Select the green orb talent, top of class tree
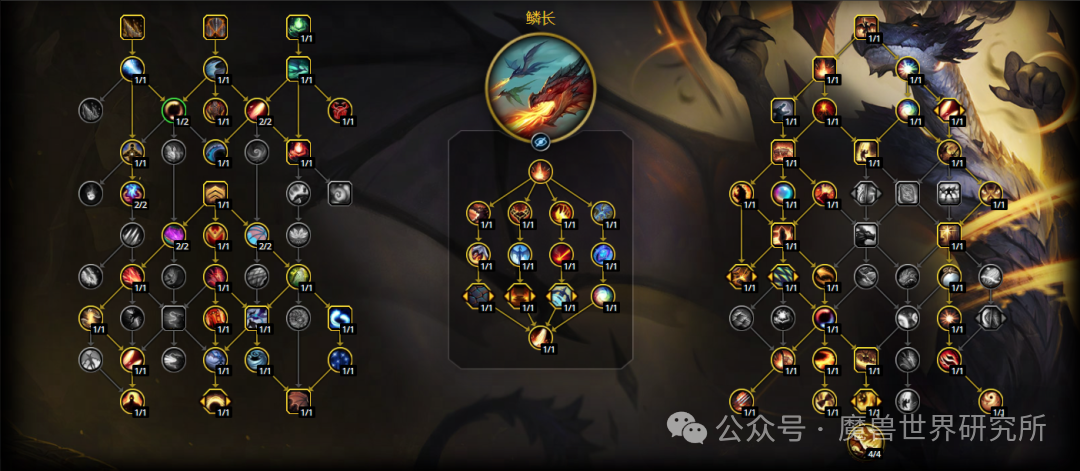The height and width of the screenshot is (471, 1080). click(298, 27)
